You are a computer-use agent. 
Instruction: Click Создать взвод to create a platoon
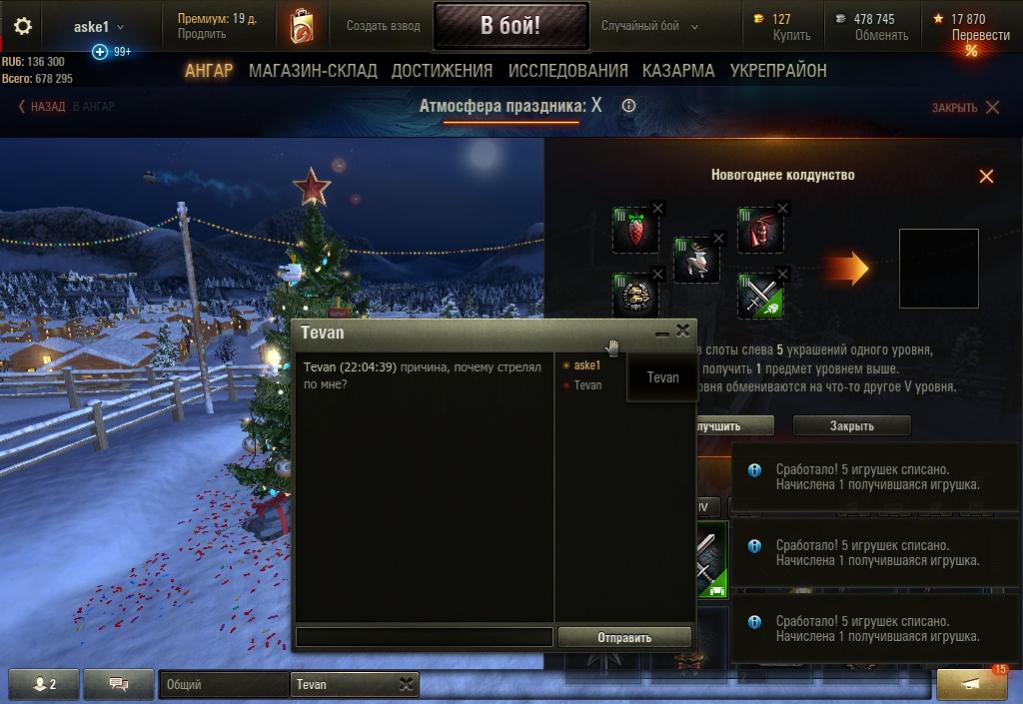(x=383, y=27)
